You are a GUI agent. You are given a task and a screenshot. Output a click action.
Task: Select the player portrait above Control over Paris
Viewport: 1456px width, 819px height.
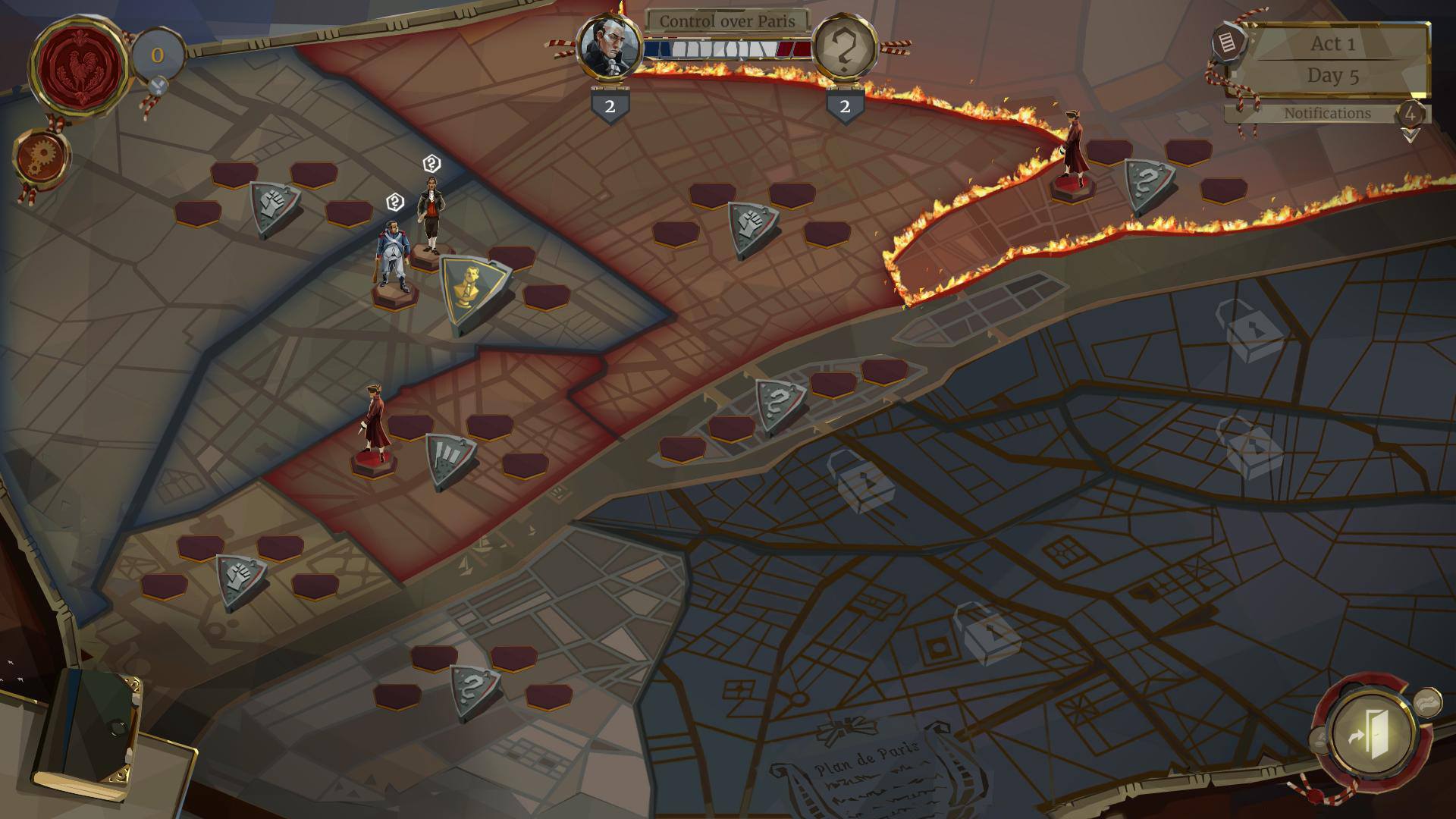(610, 45)
